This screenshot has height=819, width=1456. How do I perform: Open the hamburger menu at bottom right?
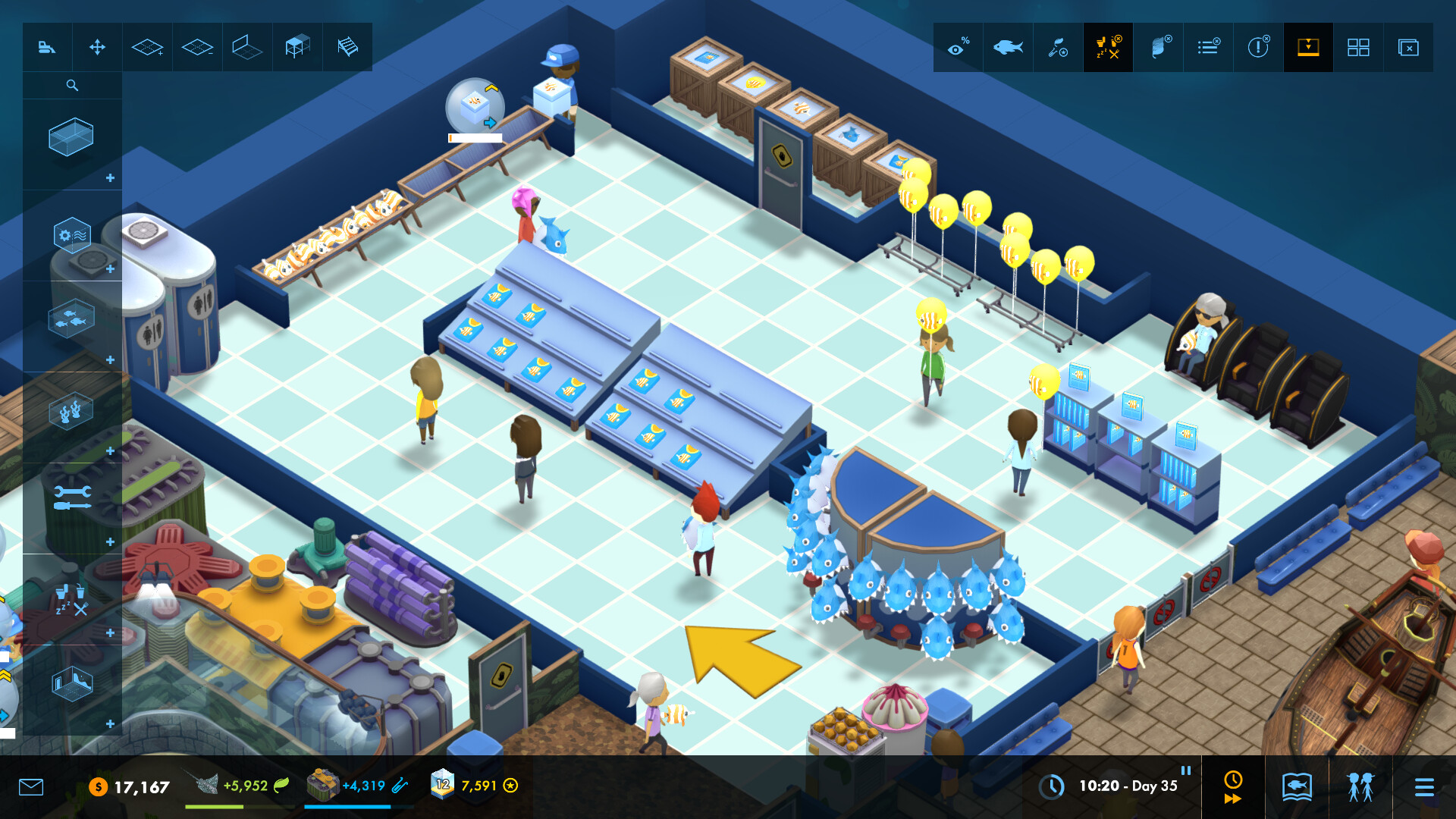pos(1426,787)
